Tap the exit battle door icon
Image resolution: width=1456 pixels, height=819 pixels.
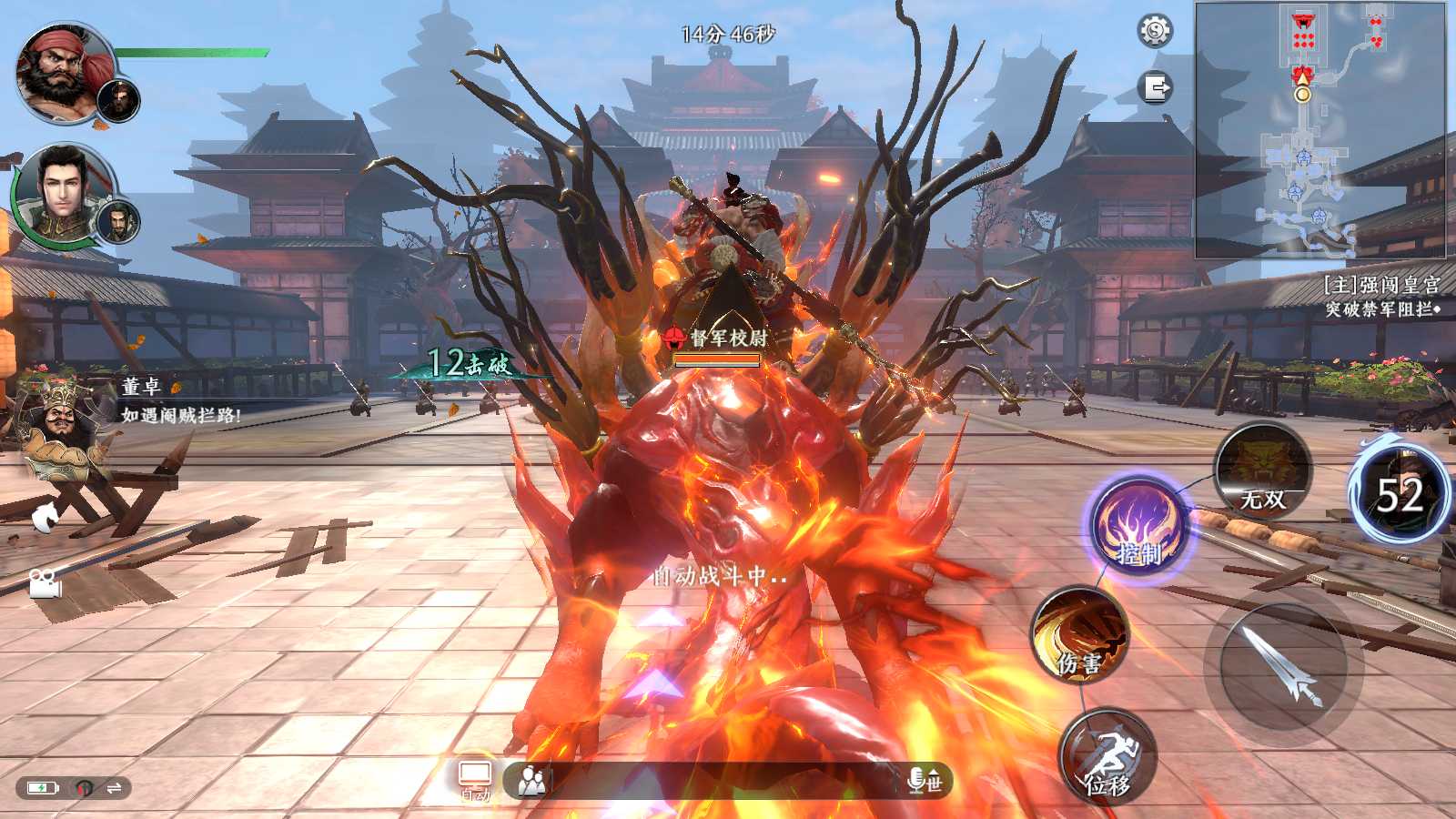pos(1156,88)
